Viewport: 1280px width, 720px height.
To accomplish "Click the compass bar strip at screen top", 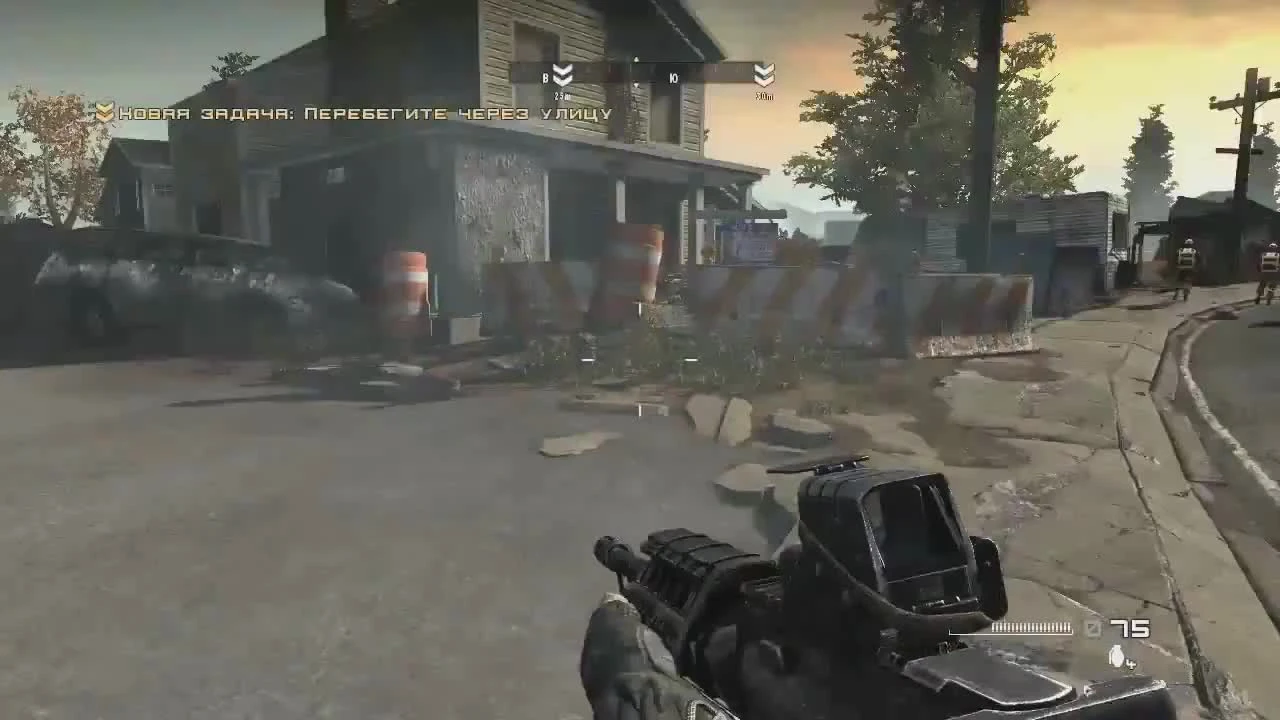I will (x=638, y=75).
